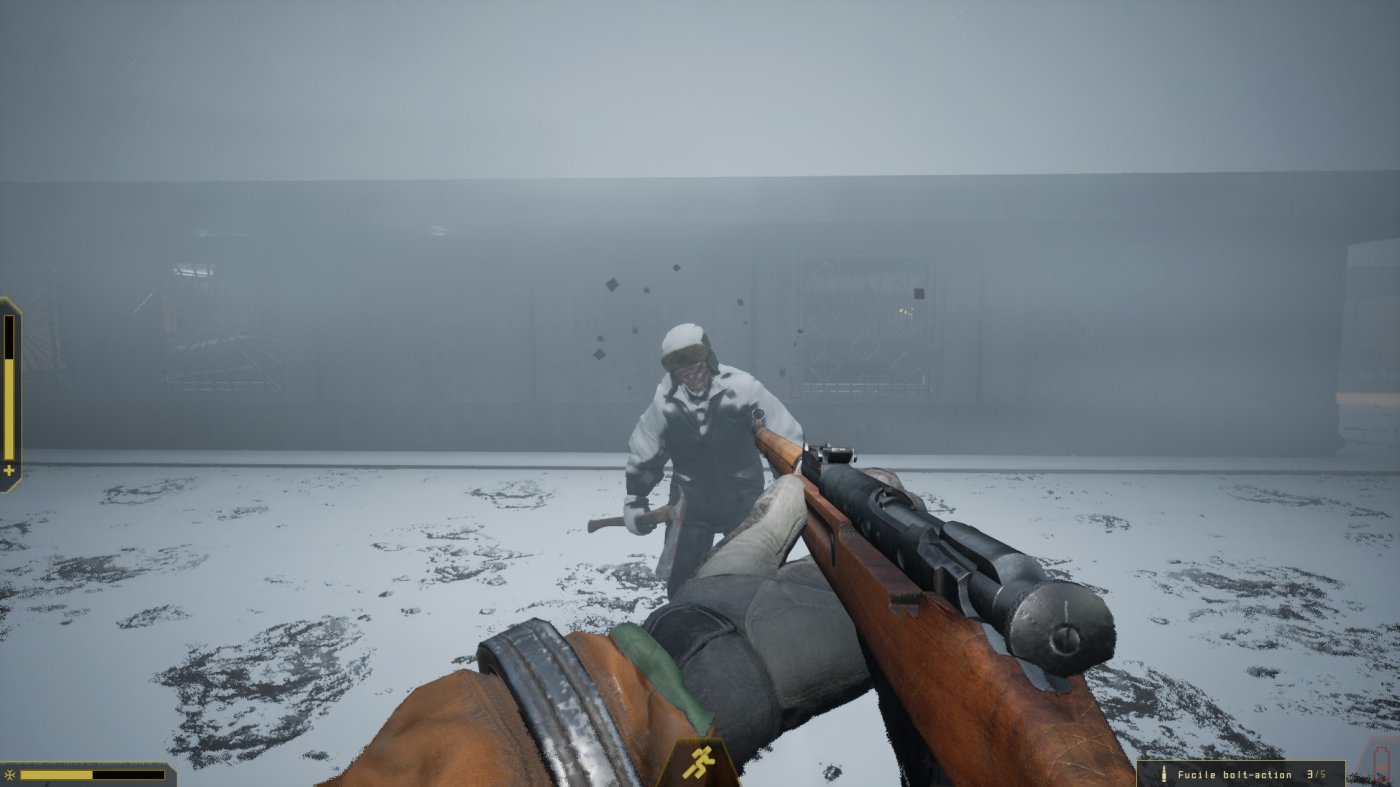Expand the crafting widget at screen bottom

tap(700, 760)
